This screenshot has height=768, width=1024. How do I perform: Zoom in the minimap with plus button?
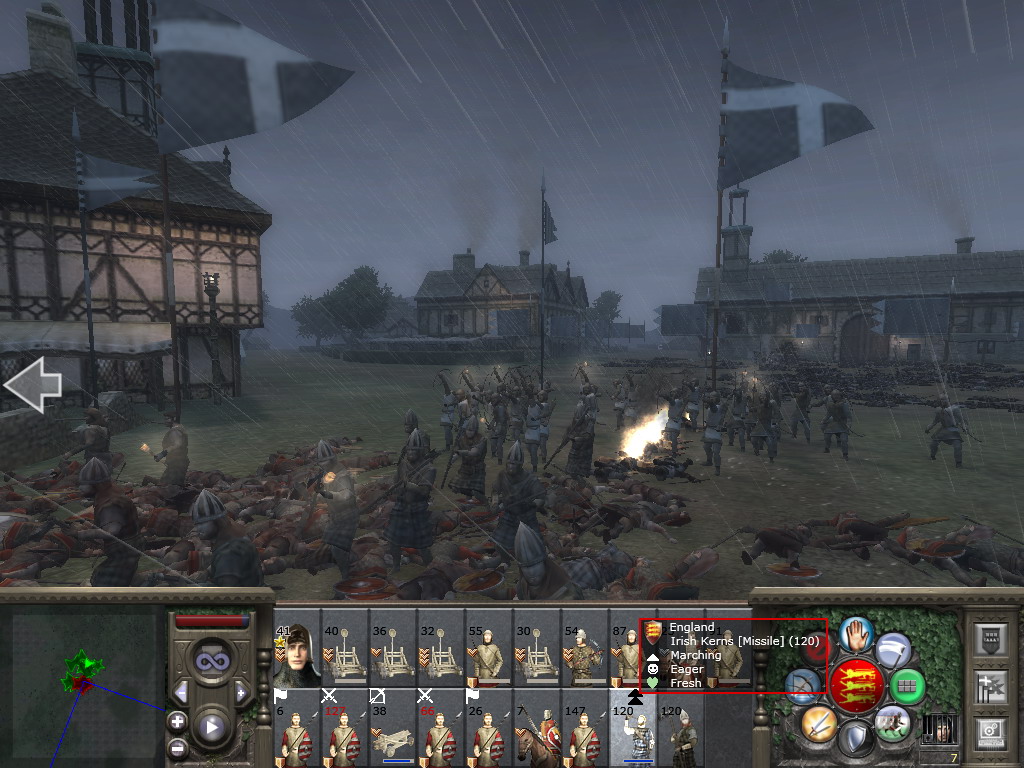pos(177,720)
